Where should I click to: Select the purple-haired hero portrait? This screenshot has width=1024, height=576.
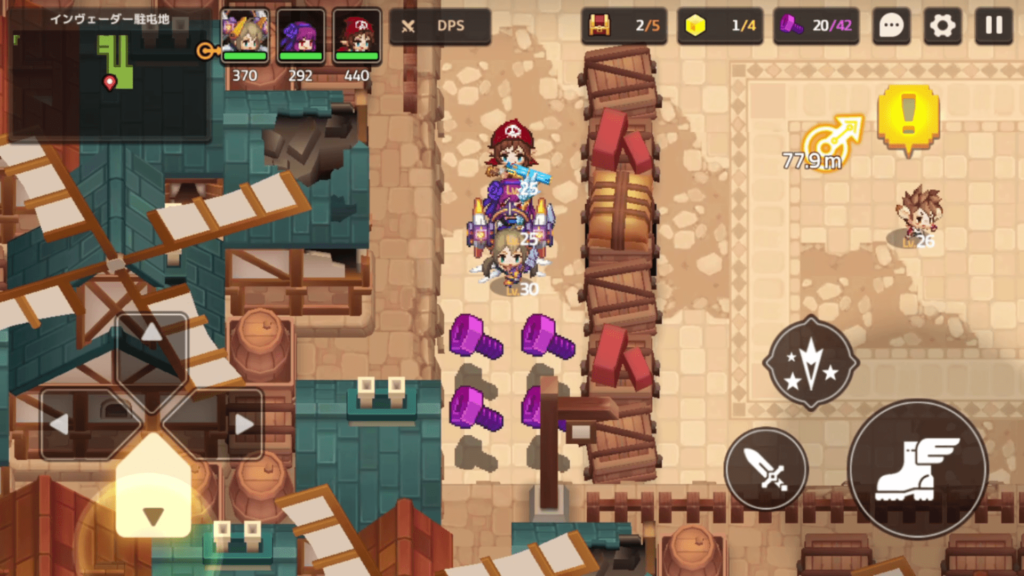[x=301, y=35]
